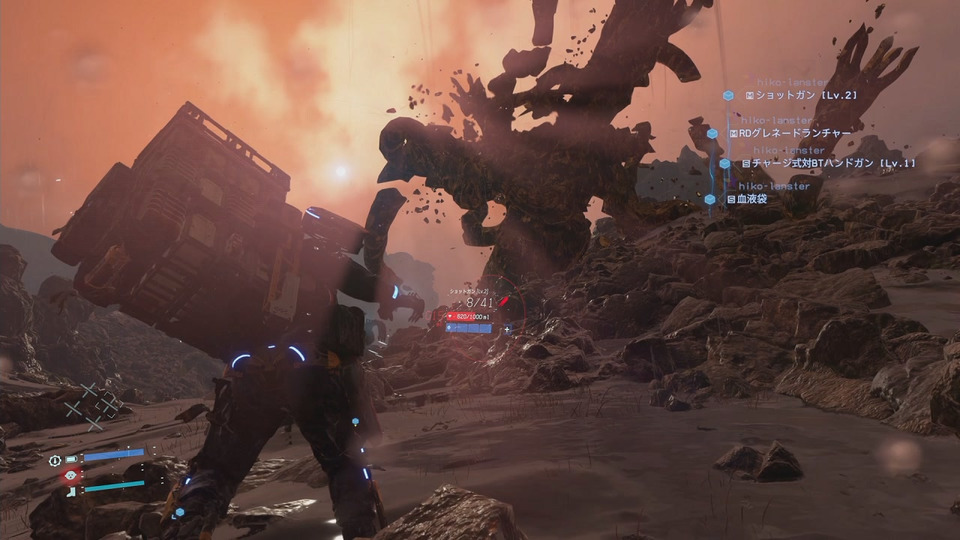The height and width of the screenshot is (540, 960).
Task: Click the gear-shaped stamina icon
Action: pos(55,460)
